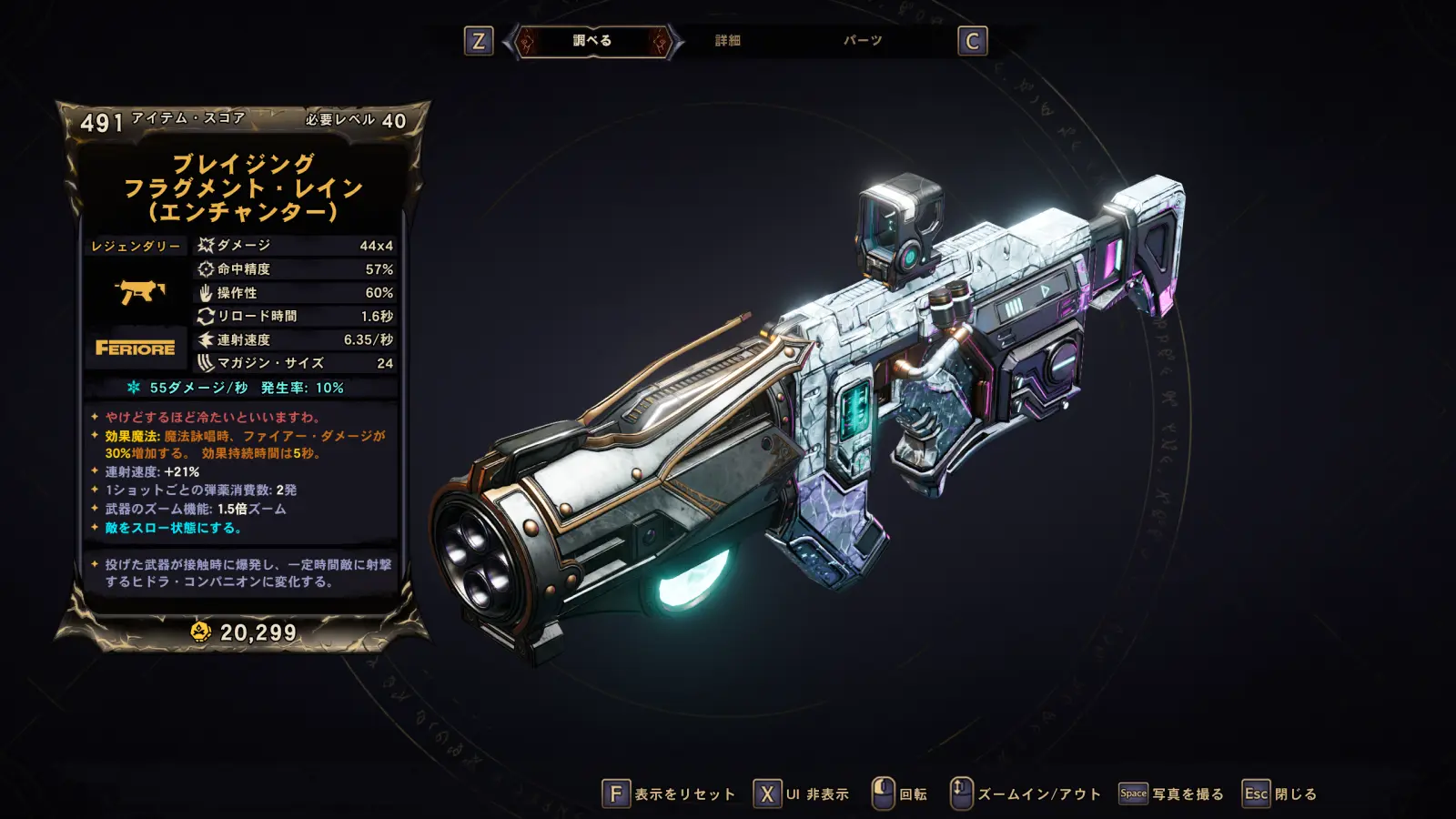
Task: Switch to the 詳細 details tab
Action: pos(727,41)
